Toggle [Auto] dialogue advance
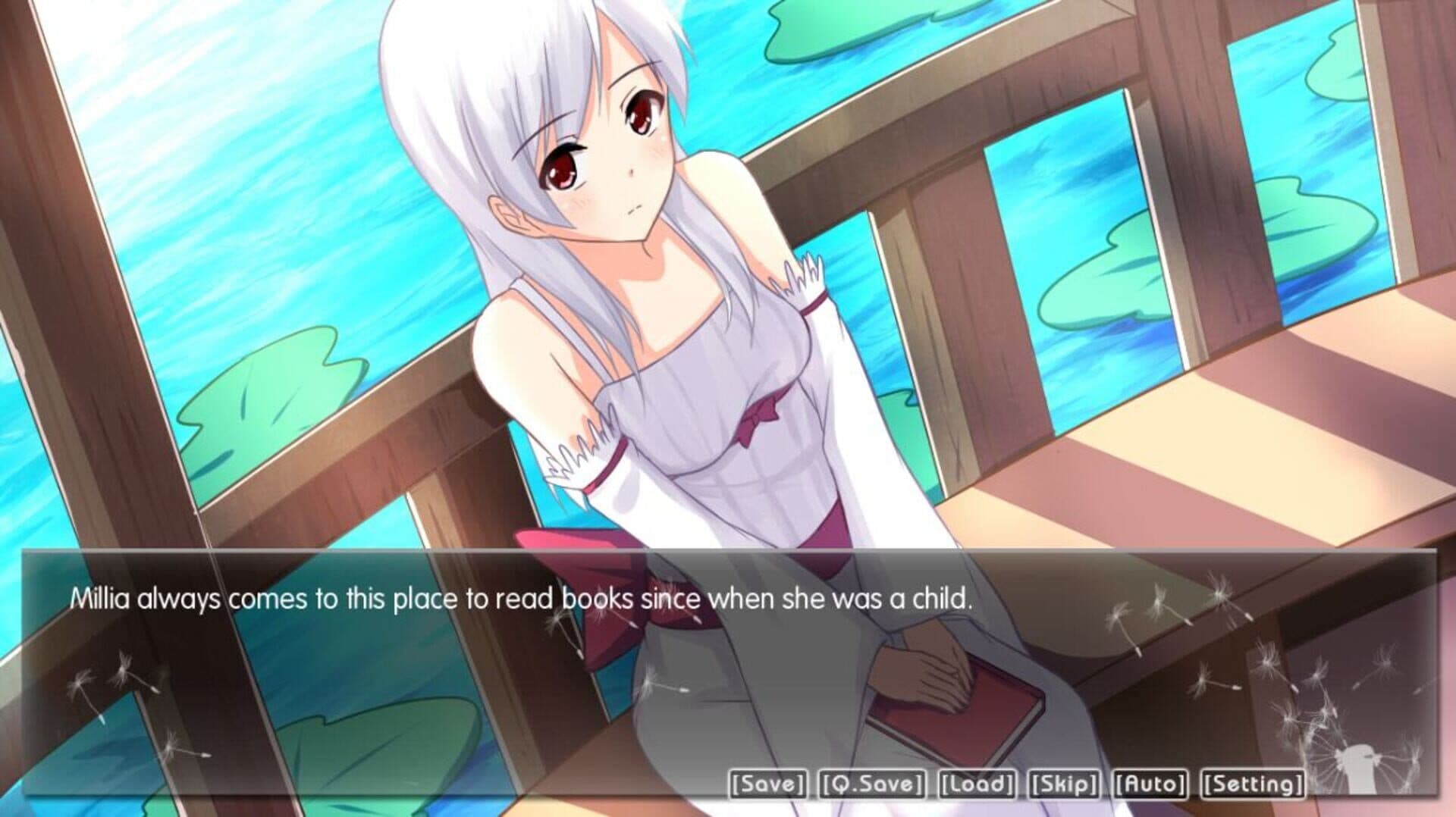The image size is (1456, 817). (1150, 784)
